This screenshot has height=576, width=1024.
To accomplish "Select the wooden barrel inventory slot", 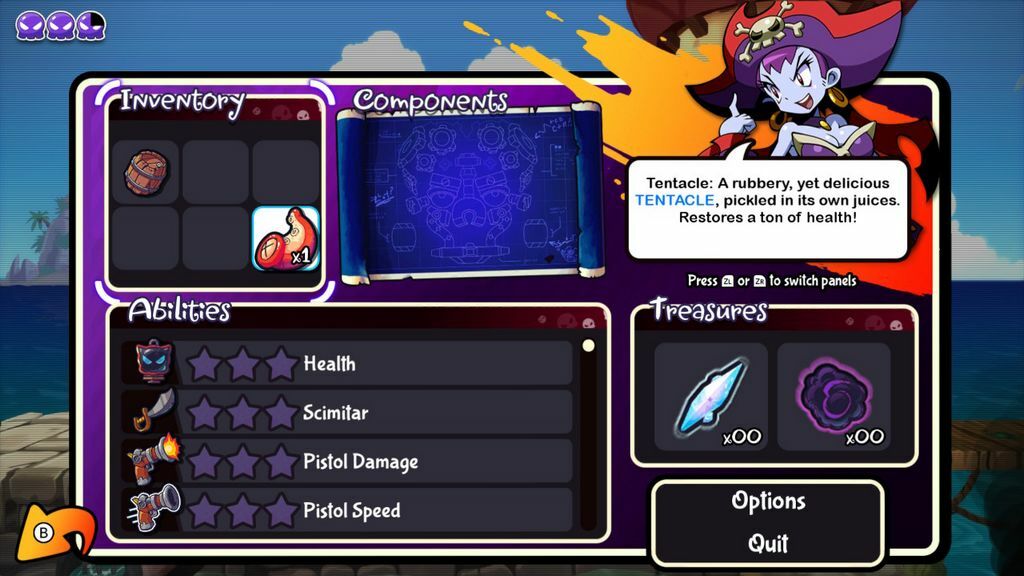I will point(145,173).
